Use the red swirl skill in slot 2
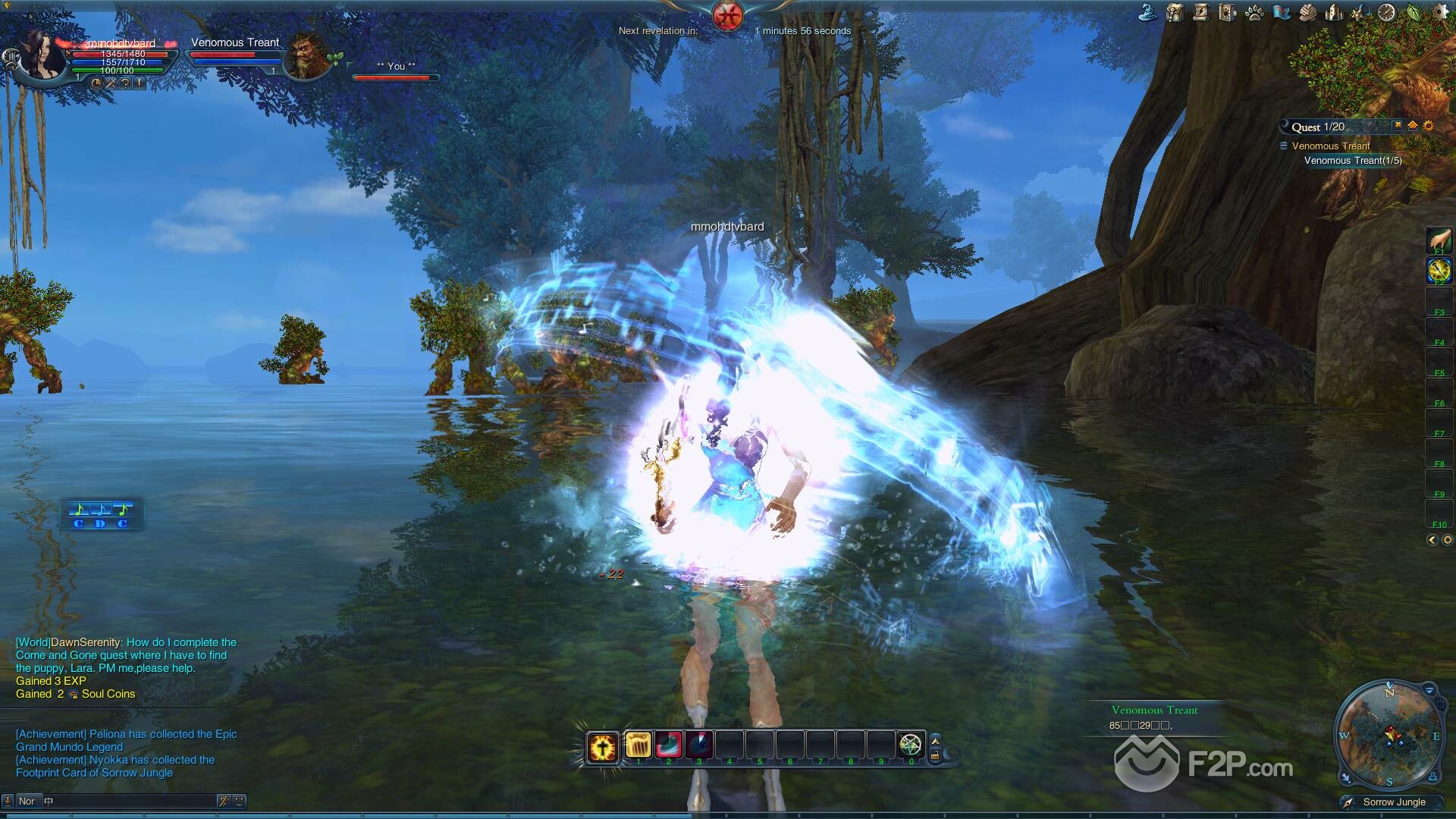1456x819 pixels. tap(669, 745)
